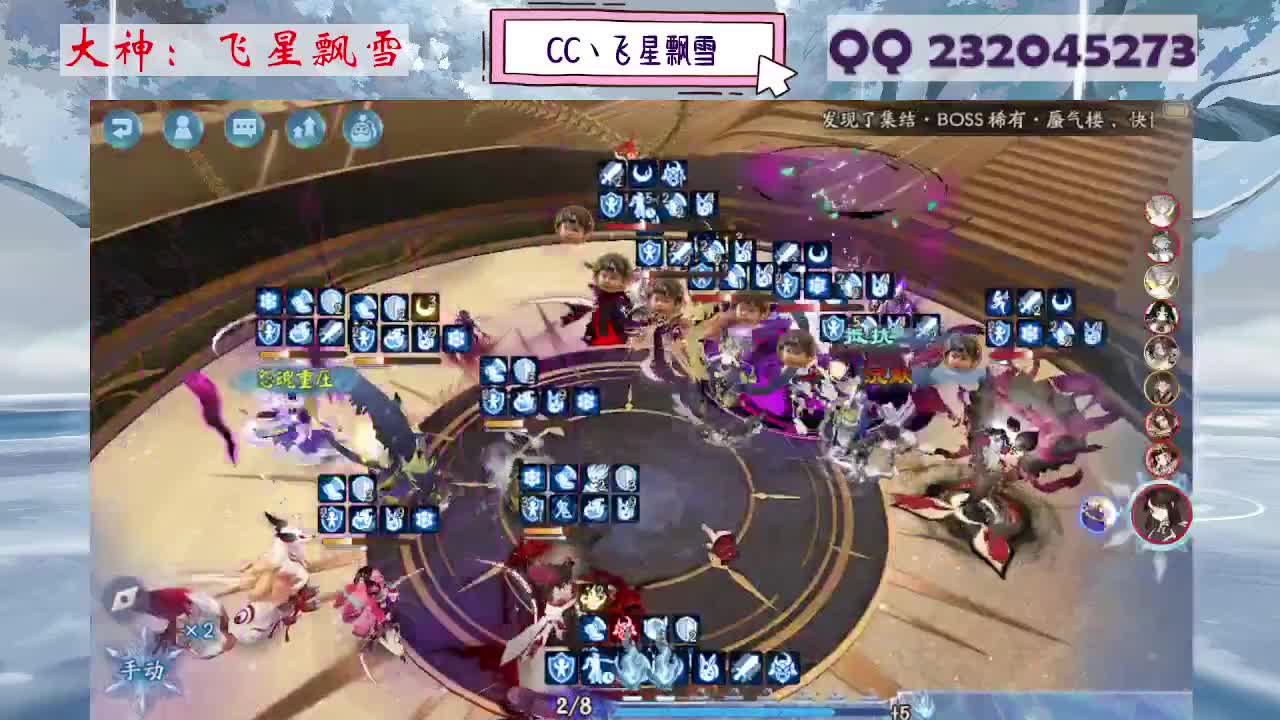Open the player profile icon
The image size is (1280, 720).
click(182, 129)
